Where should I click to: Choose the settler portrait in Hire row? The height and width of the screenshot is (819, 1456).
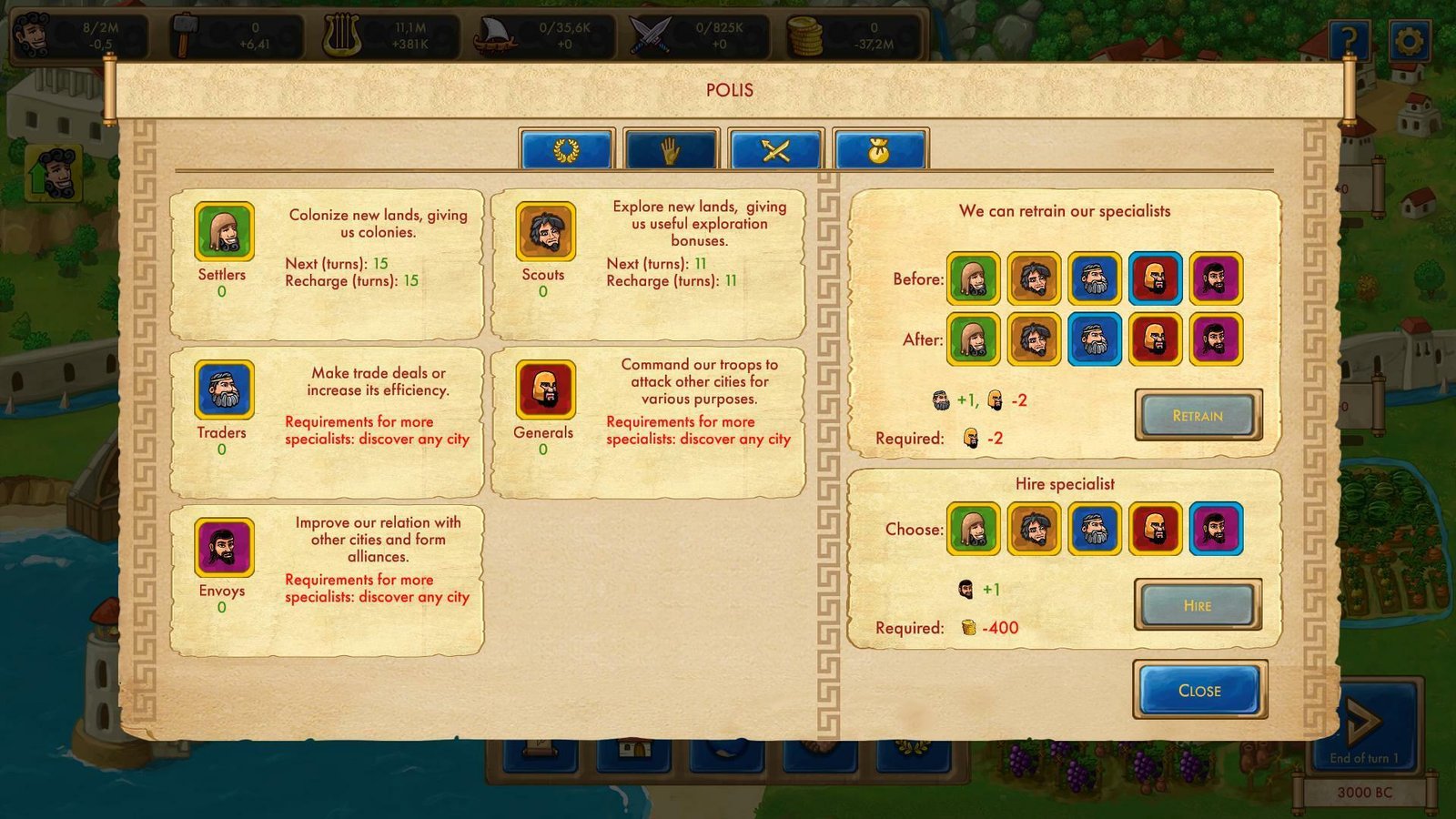973,529
